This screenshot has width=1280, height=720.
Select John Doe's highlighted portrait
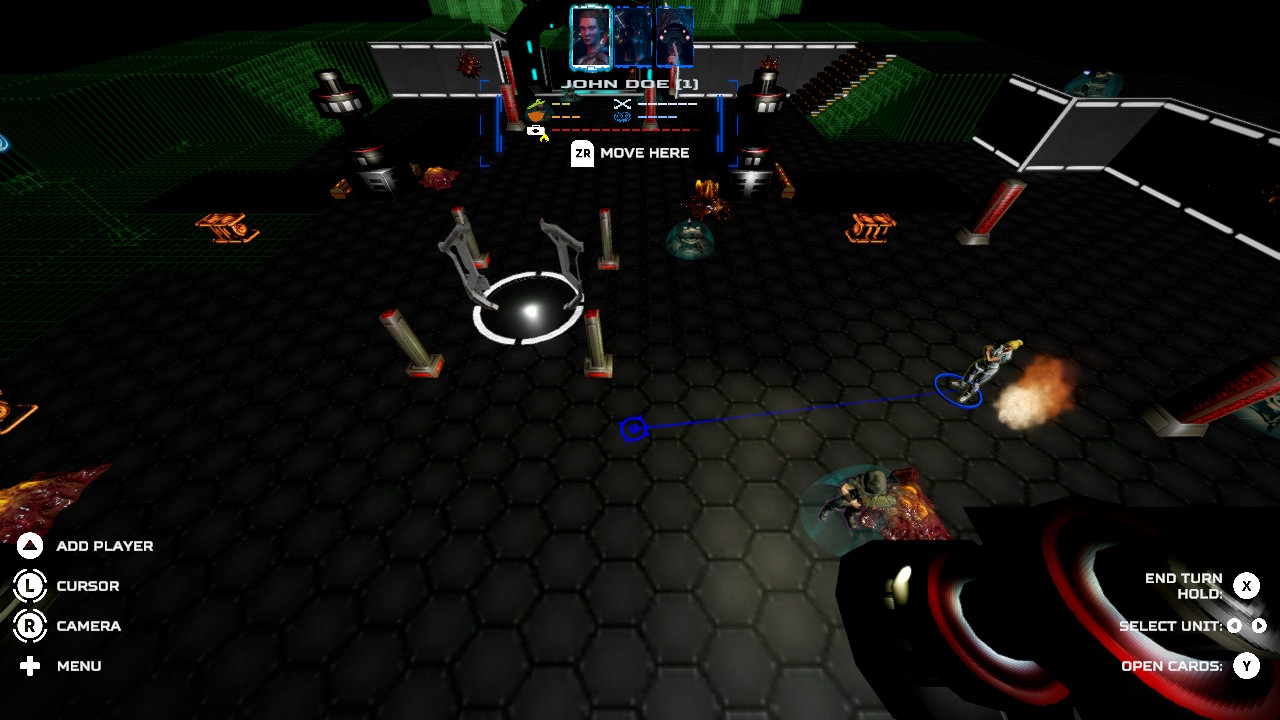(589, 33)
